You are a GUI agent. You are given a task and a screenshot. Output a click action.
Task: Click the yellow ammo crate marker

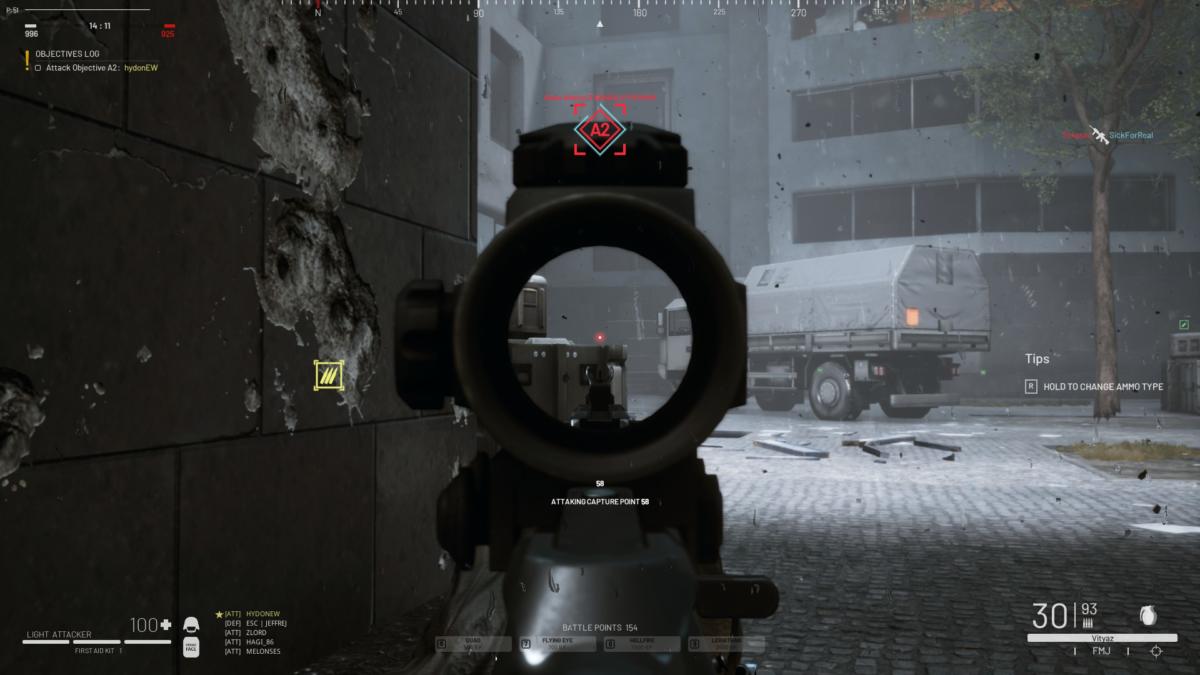[327, 375]
